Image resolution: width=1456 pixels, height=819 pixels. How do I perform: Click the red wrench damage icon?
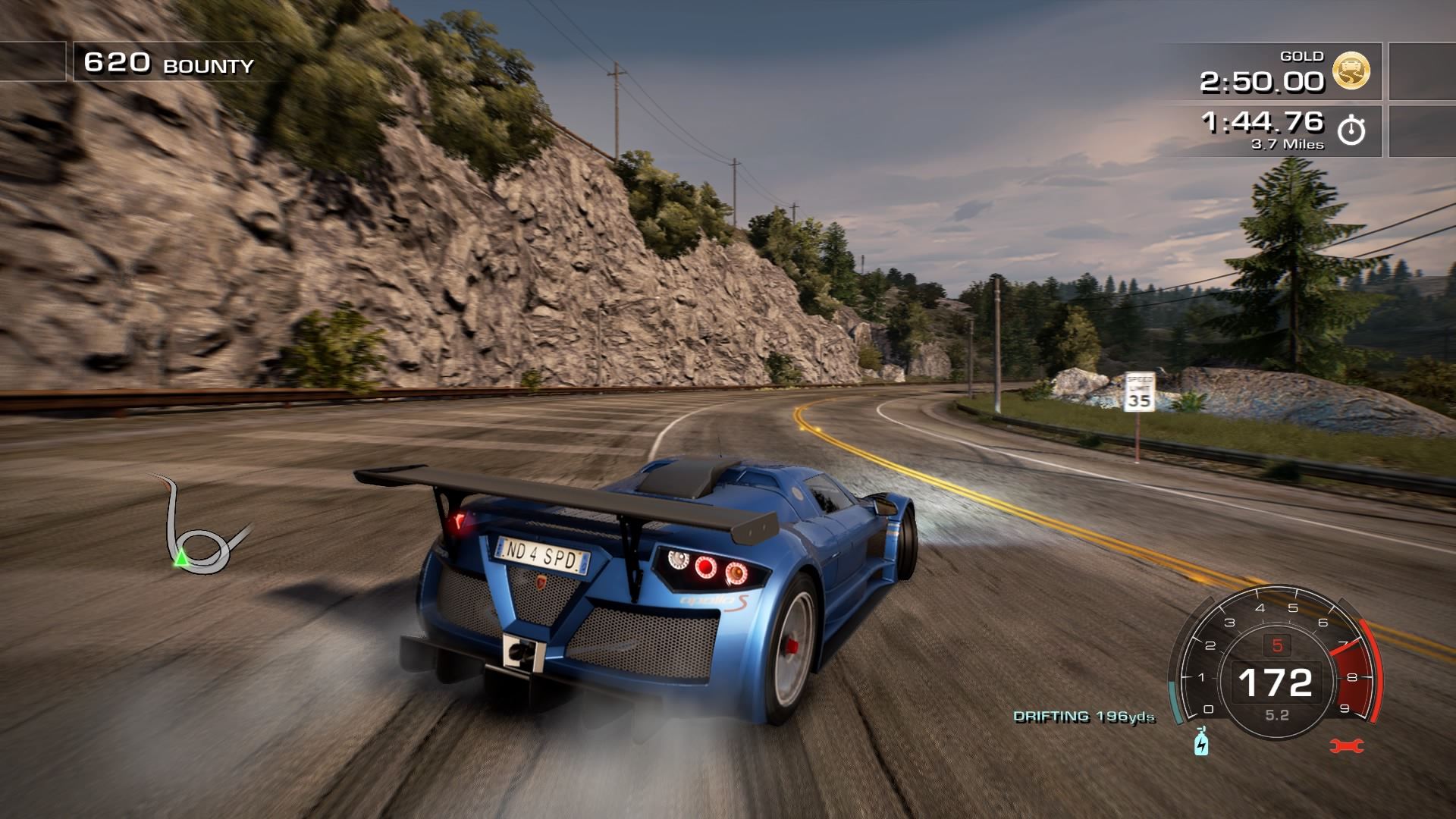point(1347,746)
